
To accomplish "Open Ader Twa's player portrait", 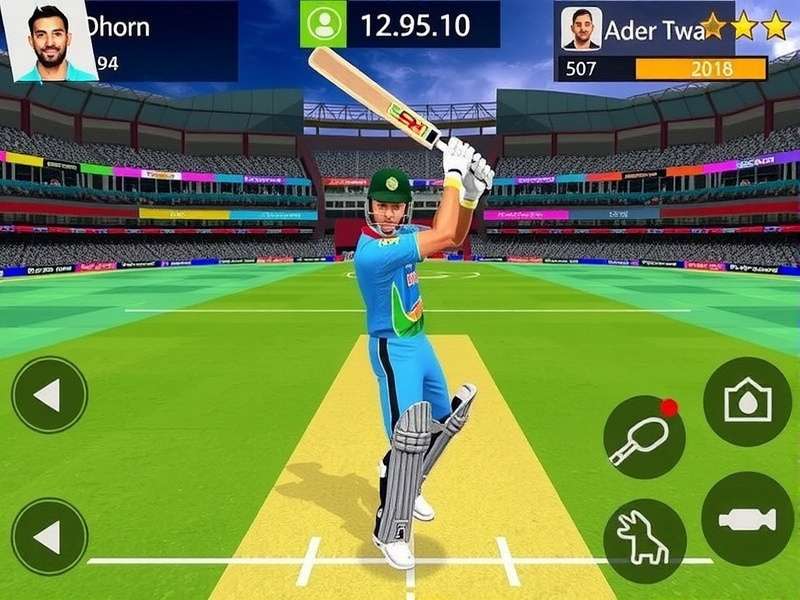I will (x=581, y=28).
